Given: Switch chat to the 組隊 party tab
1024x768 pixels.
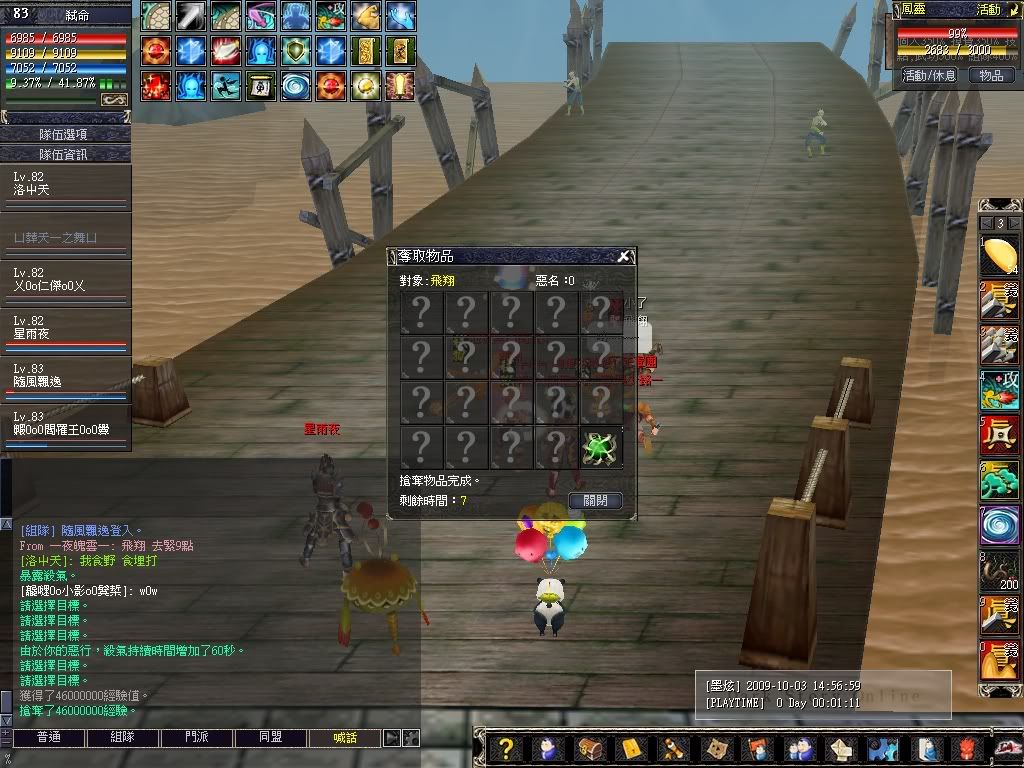Looking at the screenshot, I should pyautogui.click(x=122, y=738).
